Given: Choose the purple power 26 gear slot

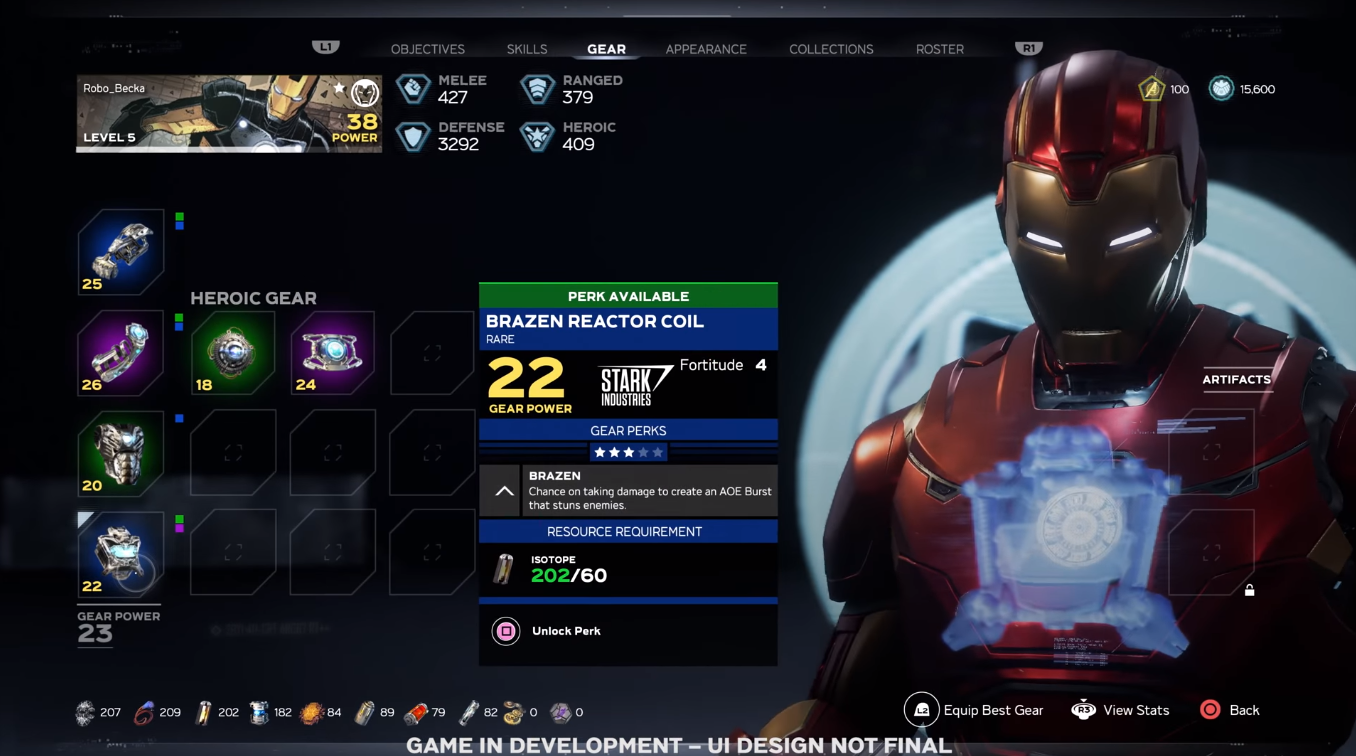Looking at the screenshot, I should [121, 353].
